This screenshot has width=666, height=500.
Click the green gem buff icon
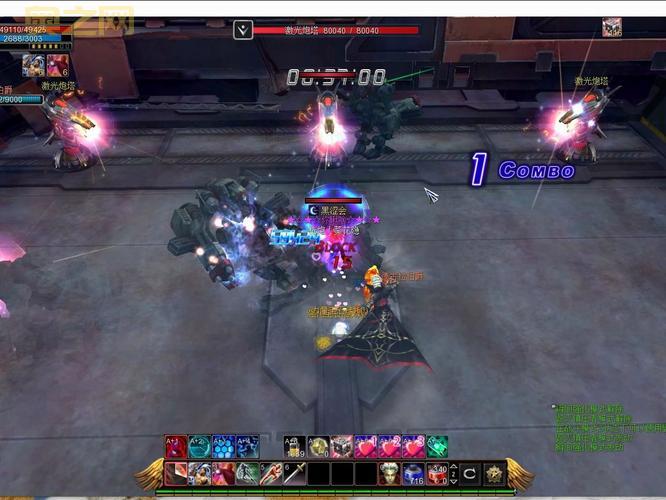click(437, 447)
